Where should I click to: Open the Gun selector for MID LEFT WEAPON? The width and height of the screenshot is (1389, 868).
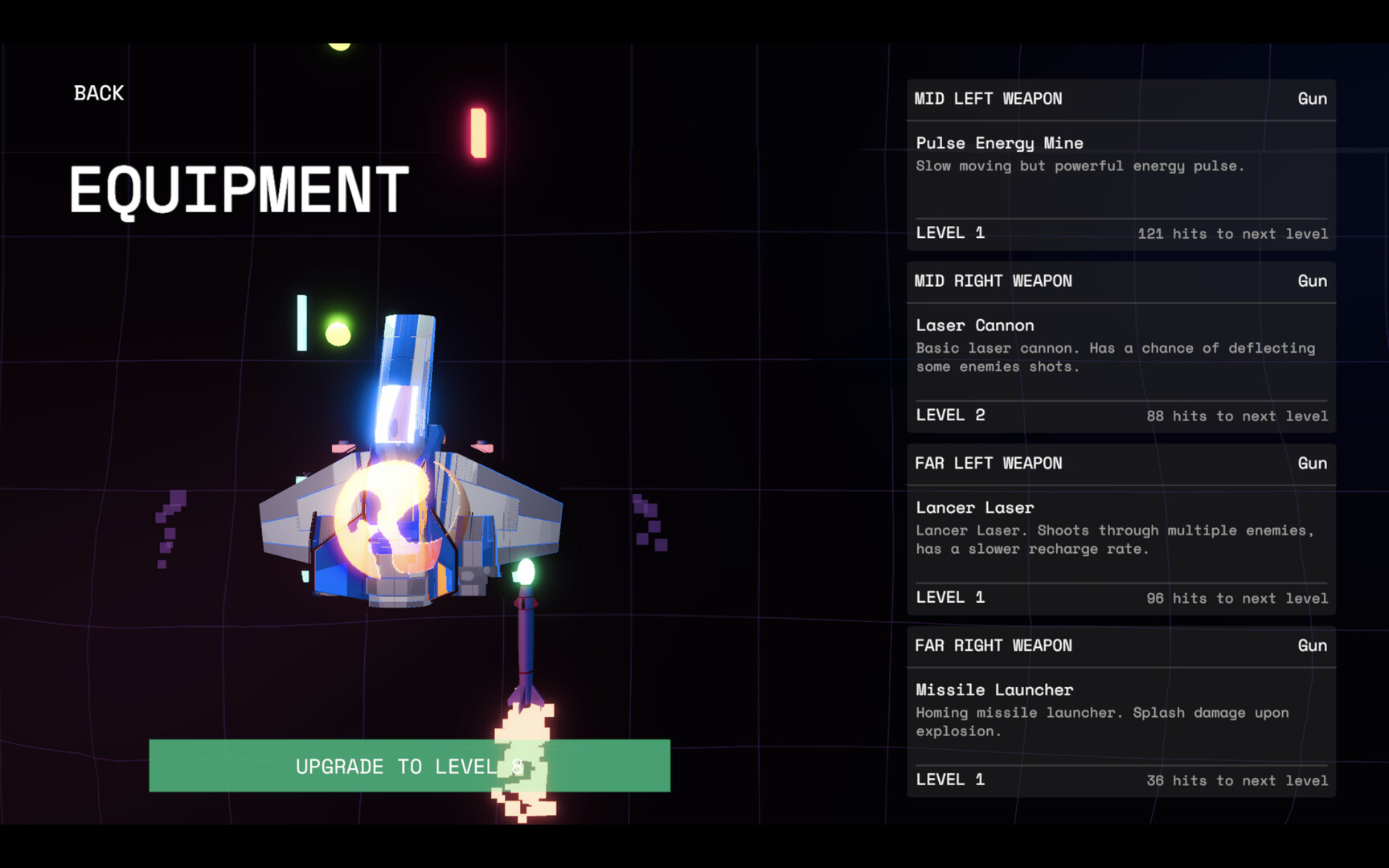(1312, 98)
